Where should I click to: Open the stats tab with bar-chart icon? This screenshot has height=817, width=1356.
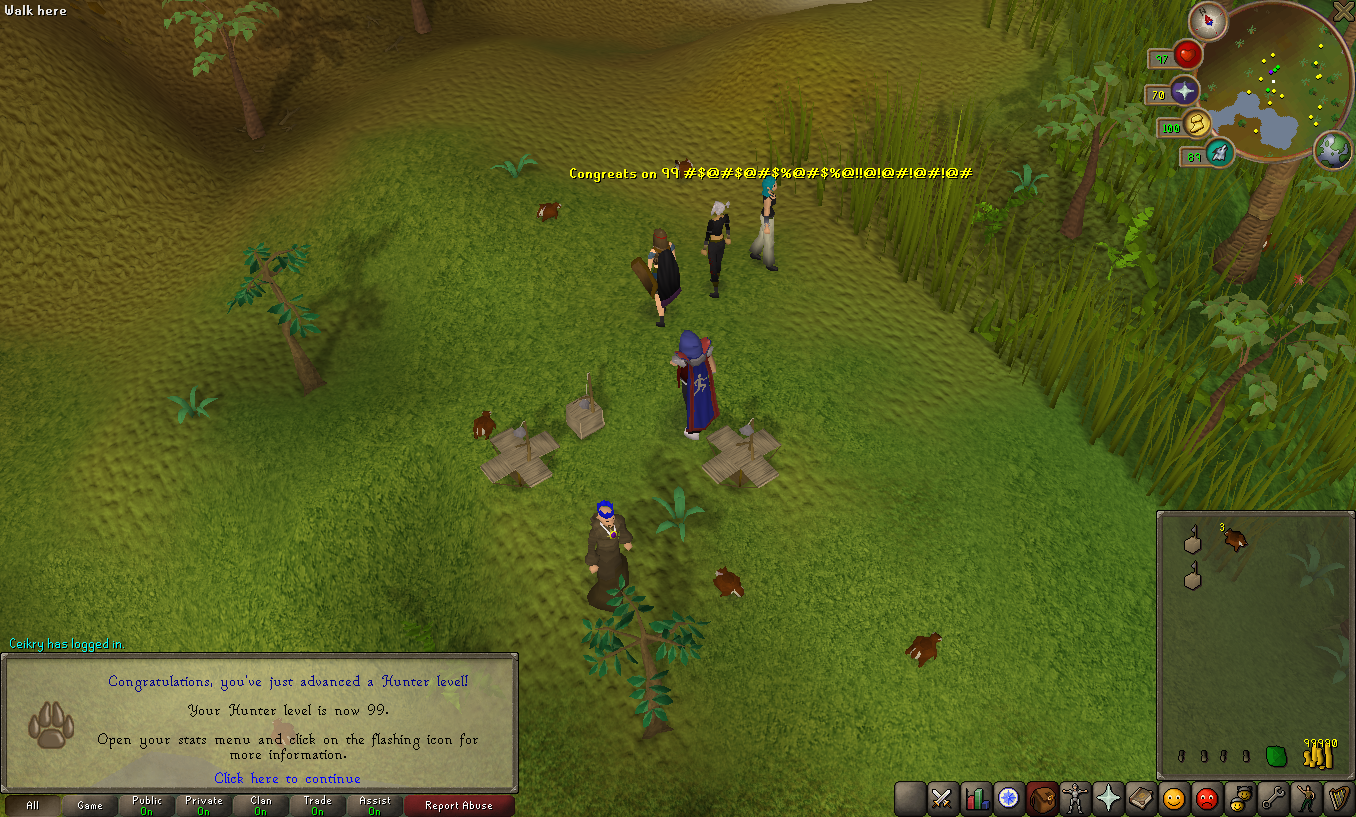click(x=975, y=798)
